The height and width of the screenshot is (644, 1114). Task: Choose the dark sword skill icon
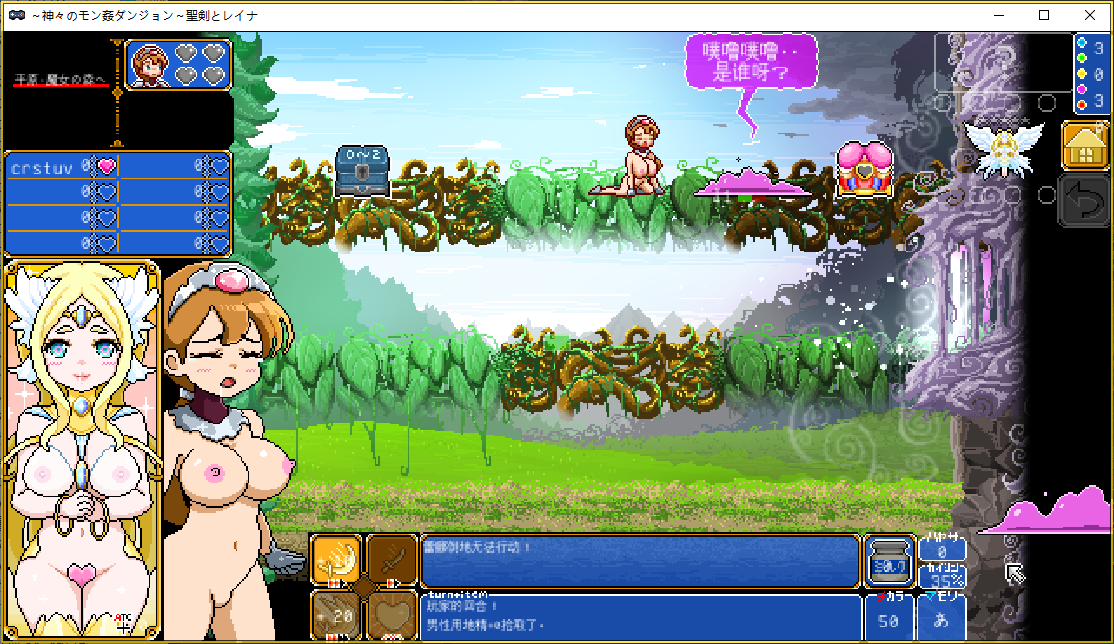coord(391,560)
